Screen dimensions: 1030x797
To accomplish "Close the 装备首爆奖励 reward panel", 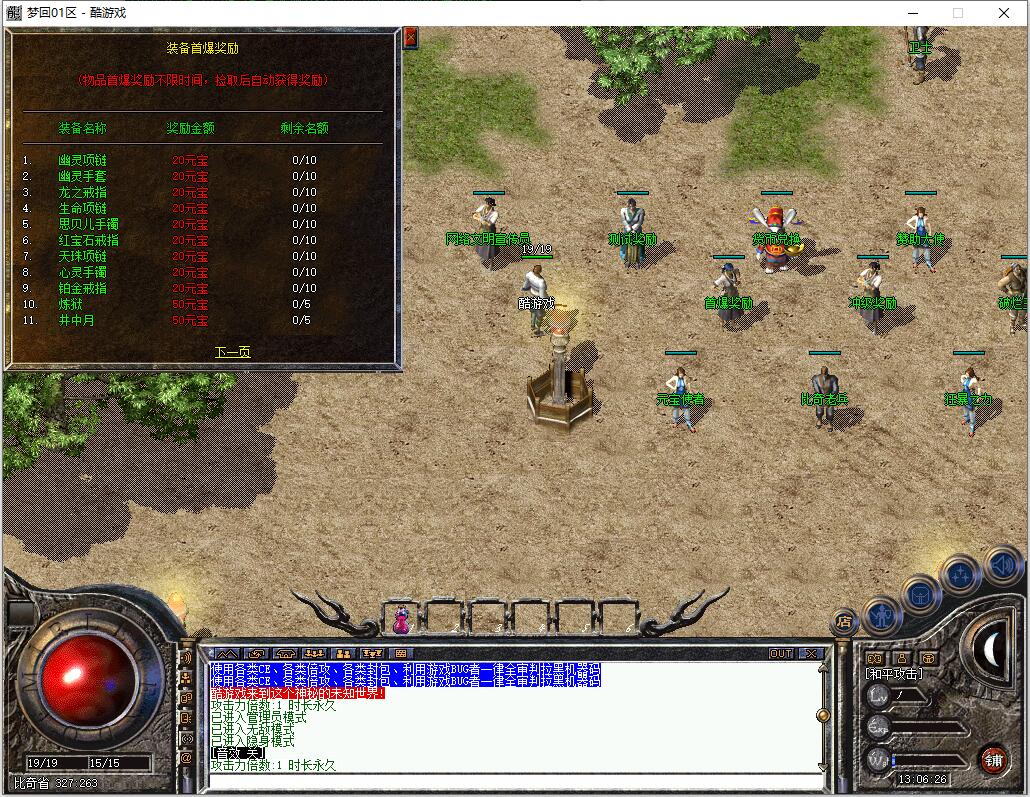I will 410,38.
